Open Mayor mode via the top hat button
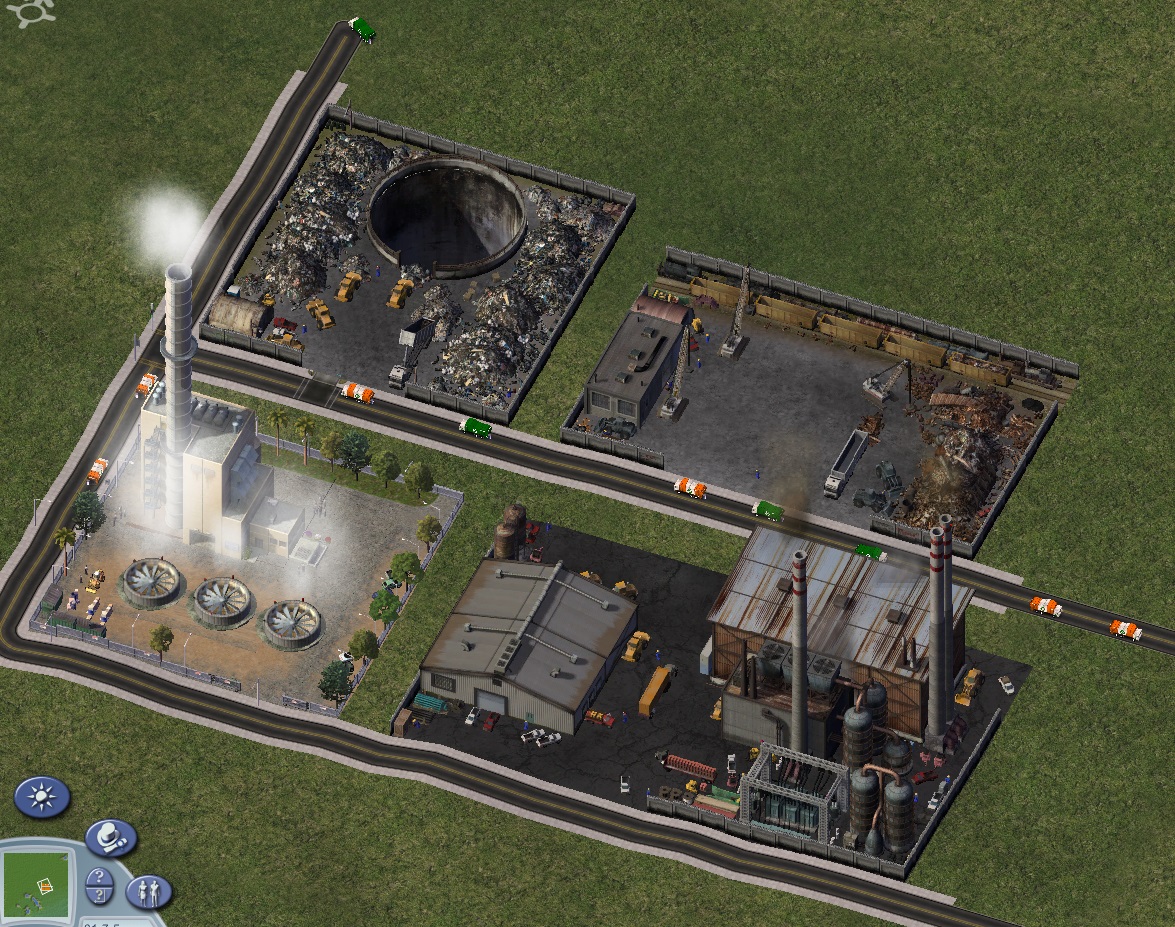The width and height of the screenshot is (1175, 927). click(110, 838)
